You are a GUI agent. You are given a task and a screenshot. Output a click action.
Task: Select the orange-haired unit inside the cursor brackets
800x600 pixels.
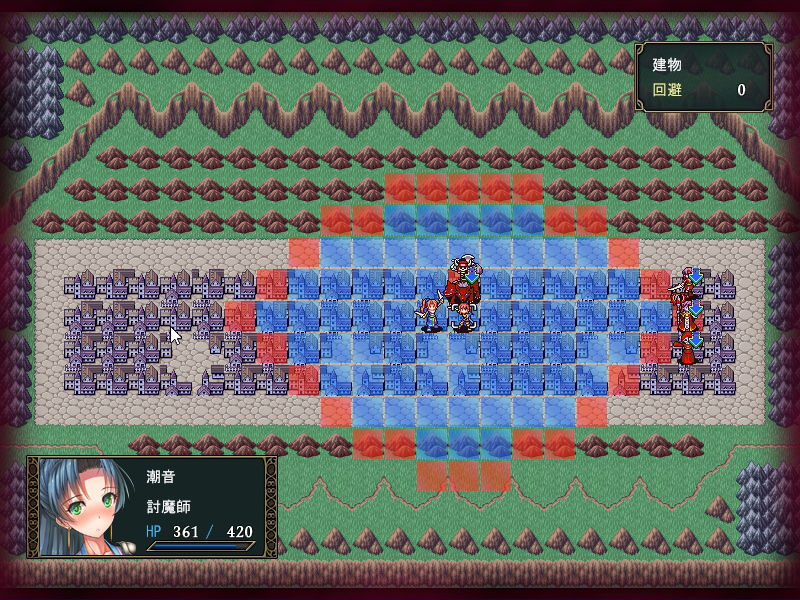(x=465, y=318)
